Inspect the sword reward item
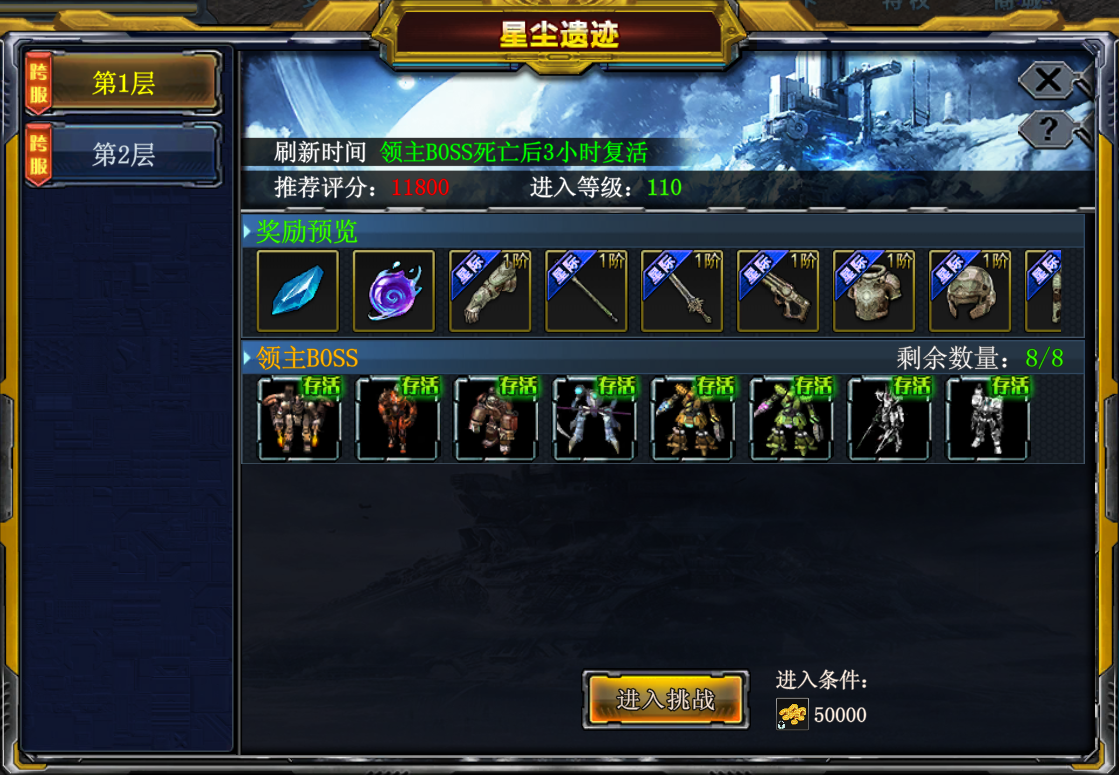1119x775 pixels. click(682, 291)
